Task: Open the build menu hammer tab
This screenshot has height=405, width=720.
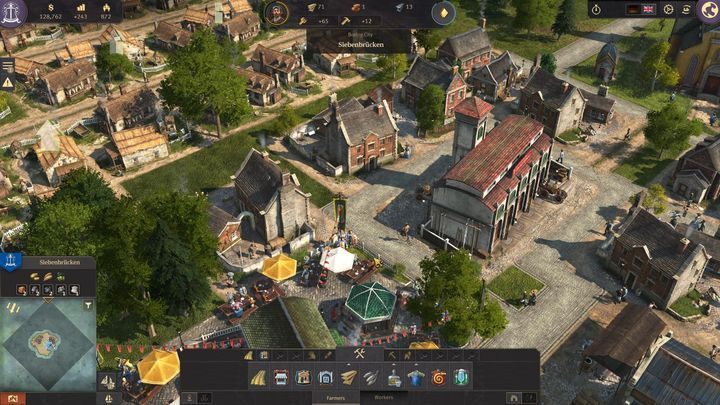Action: click(359, 354)
